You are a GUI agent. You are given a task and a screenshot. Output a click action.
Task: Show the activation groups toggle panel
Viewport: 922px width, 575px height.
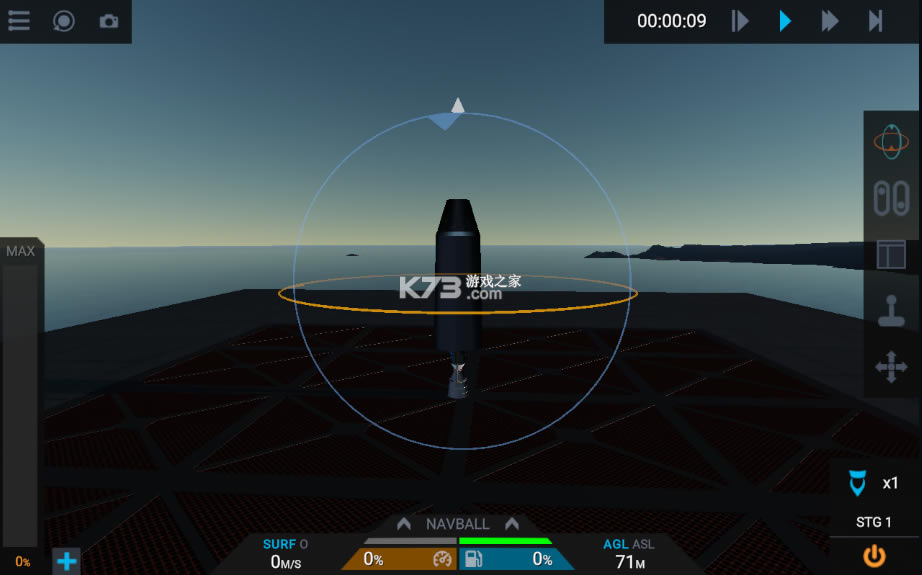(x=890, y=198)
